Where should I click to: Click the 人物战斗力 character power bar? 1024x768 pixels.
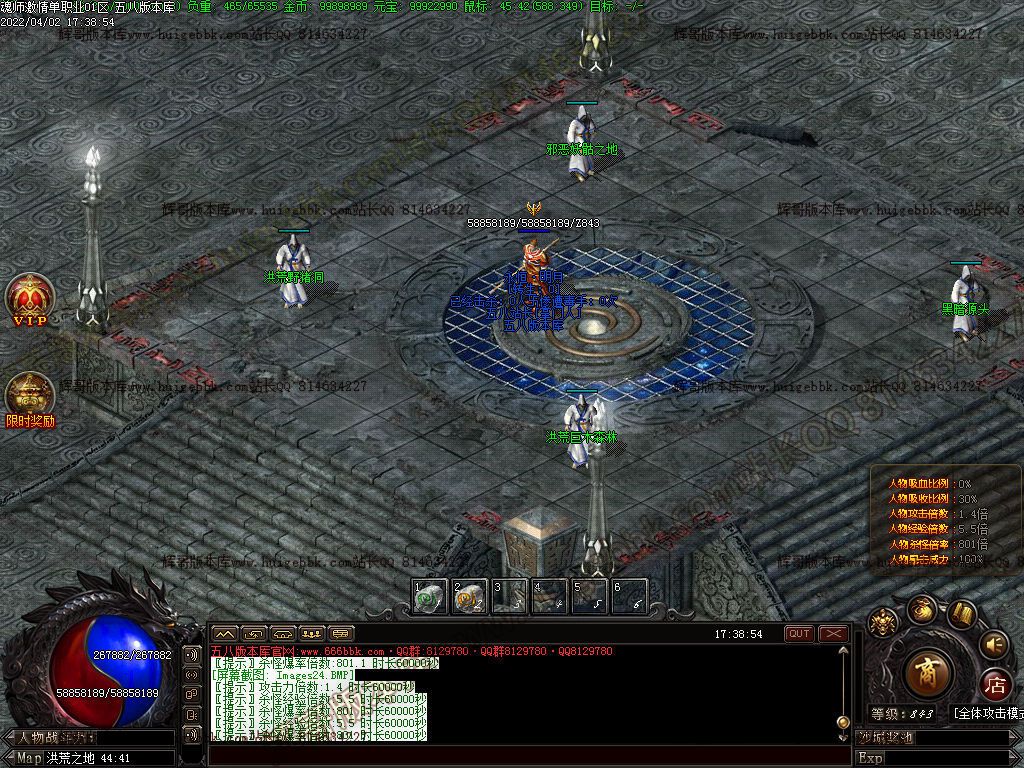(x=90, y=738)
